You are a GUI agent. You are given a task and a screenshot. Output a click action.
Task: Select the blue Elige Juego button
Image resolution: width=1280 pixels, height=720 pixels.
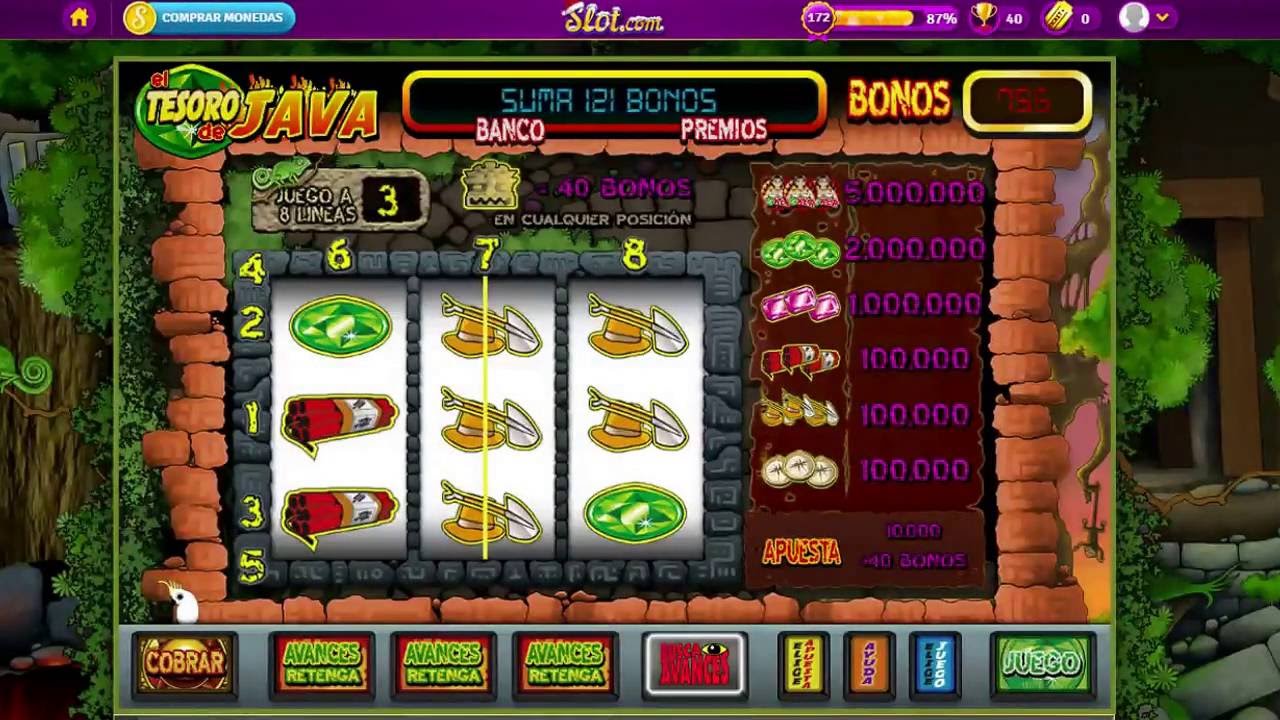click(x=935, y=662)
